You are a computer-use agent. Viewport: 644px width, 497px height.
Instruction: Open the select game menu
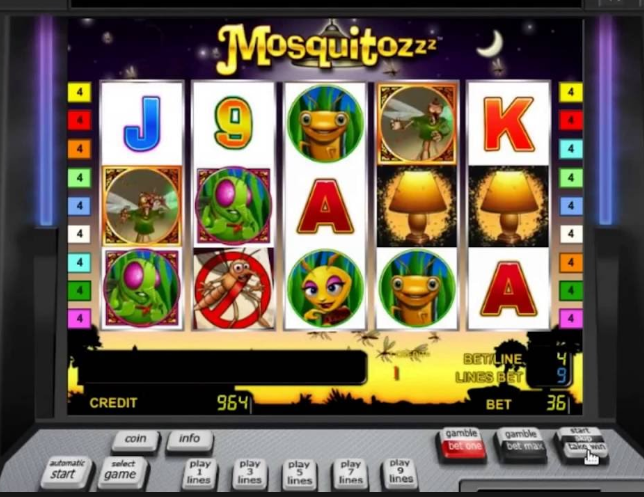[124, 471]
